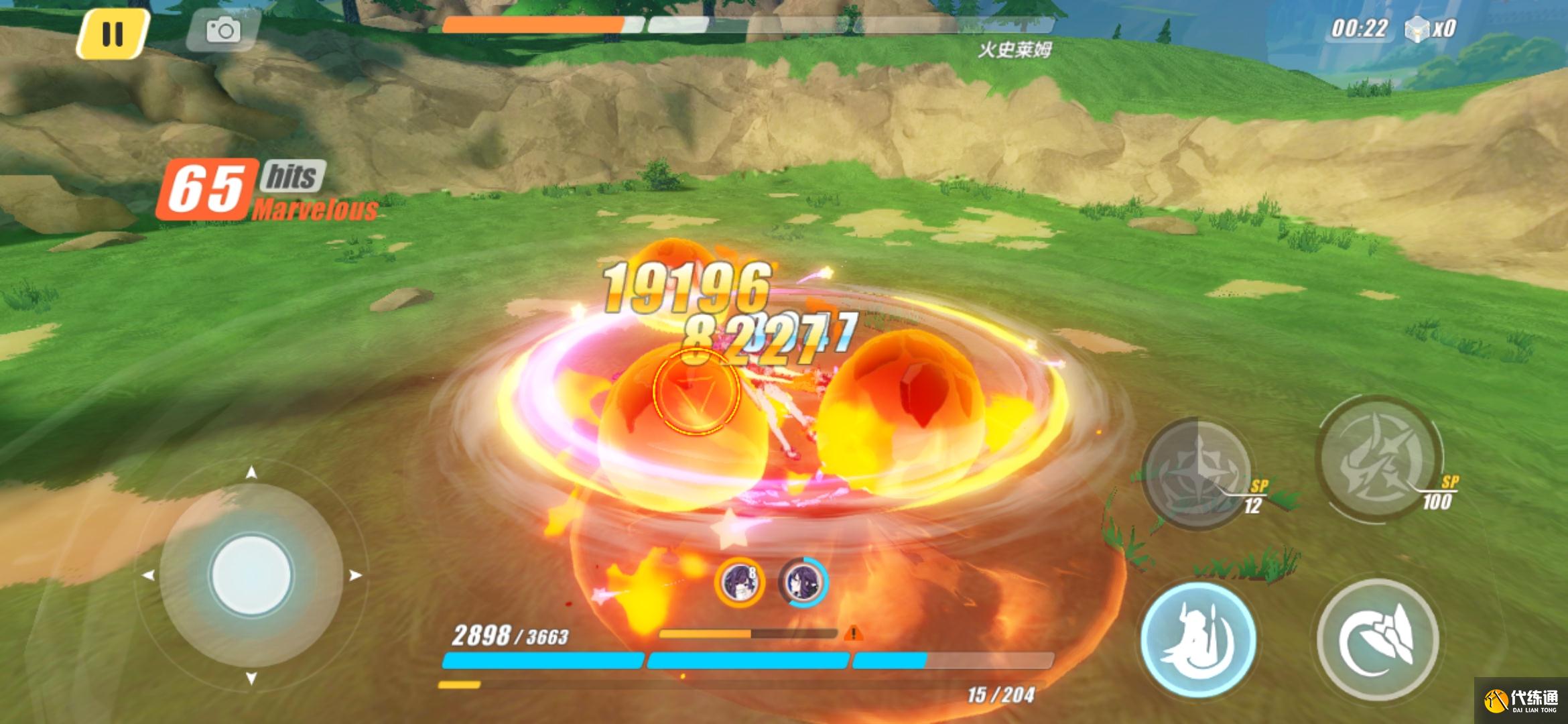Switch to the blue-ringed teammate portrait
The width and height of the screenshot is (1568, 724).
tap(803, 582)
